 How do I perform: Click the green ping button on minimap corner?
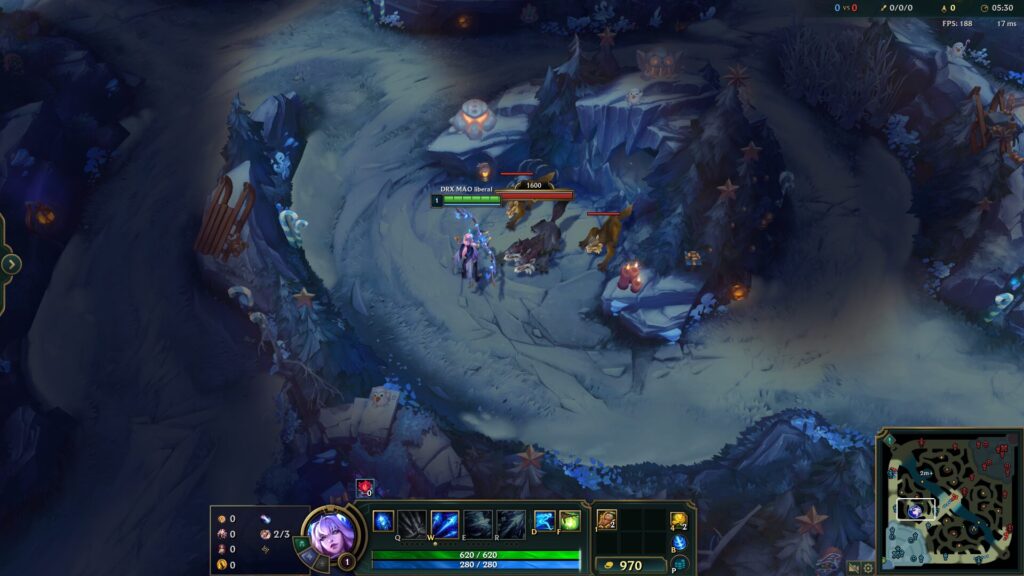point(890,440)
